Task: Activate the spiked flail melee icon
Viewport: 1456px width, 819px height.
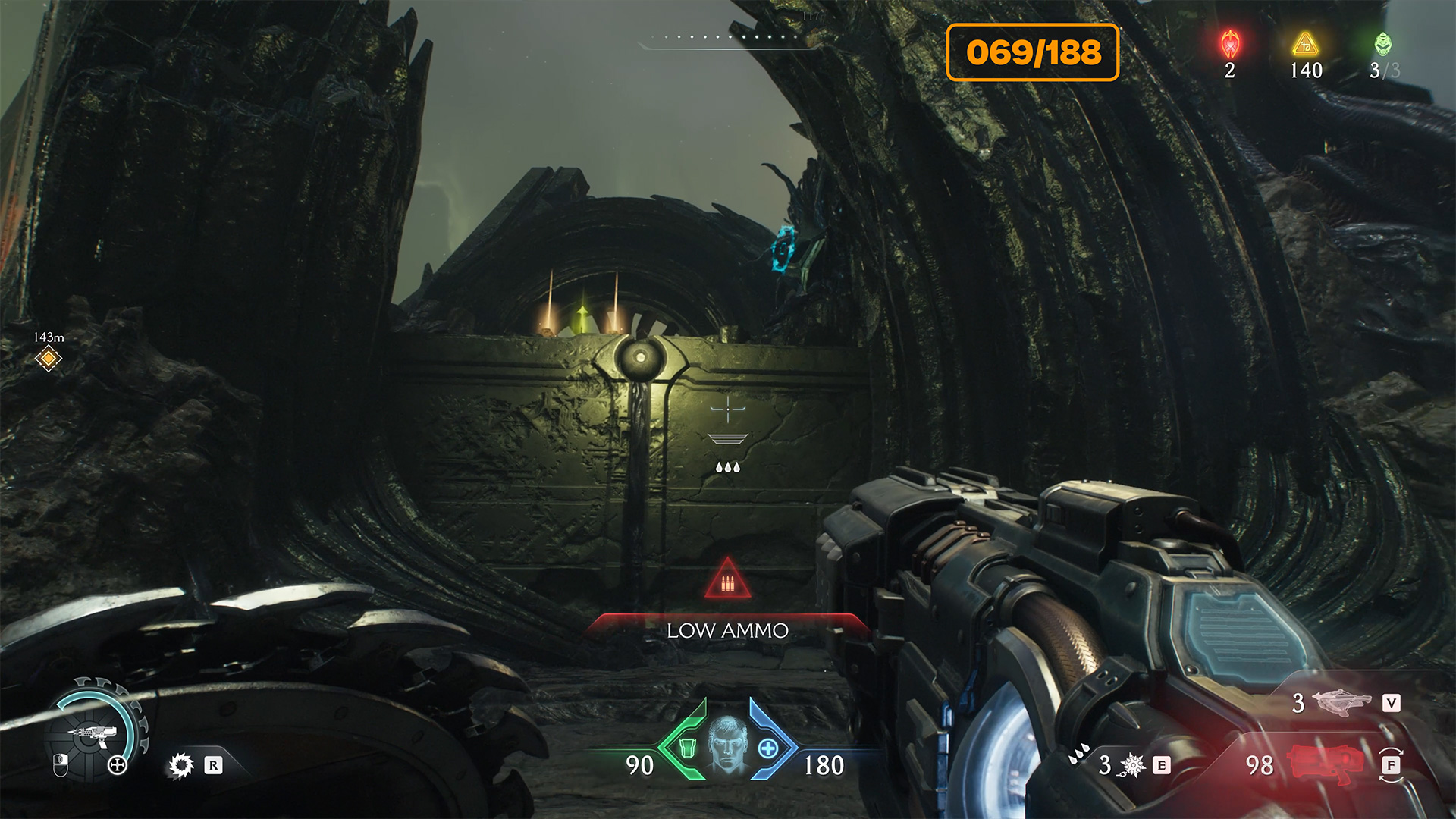Action: (1132, 766)
